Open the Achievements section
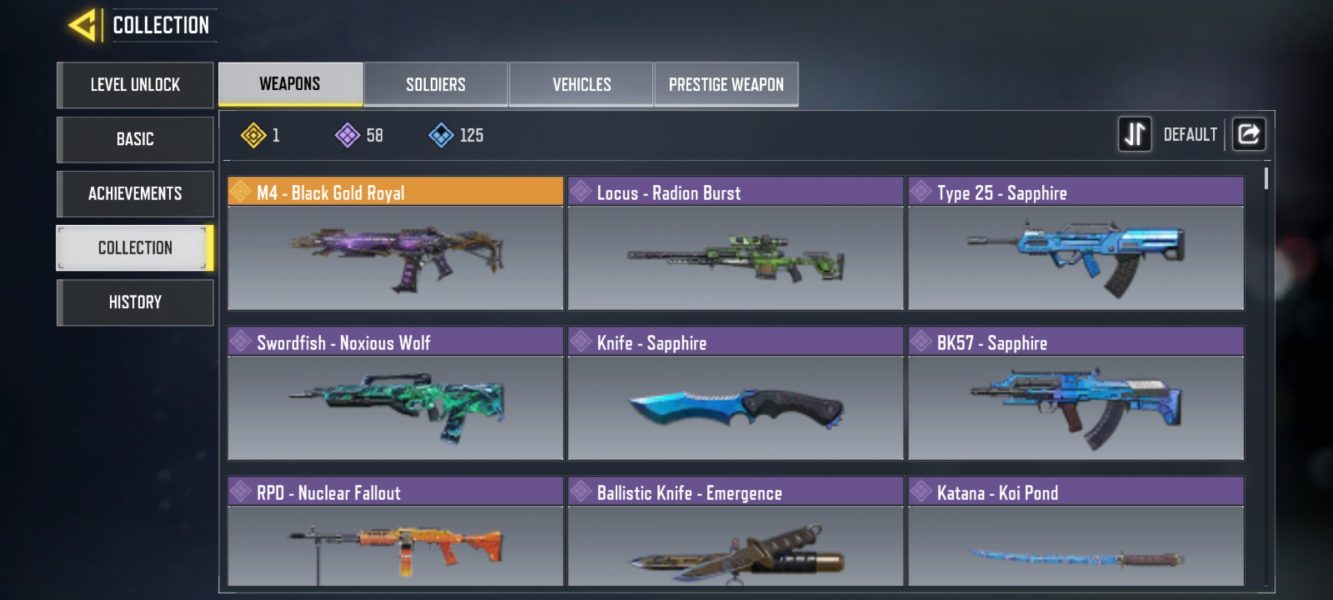1333x600 pixels. coord(135,193)
